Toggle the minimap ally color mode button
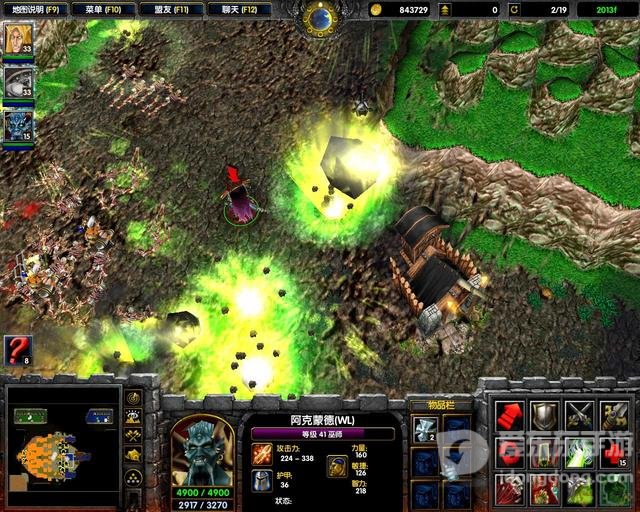Screen dimensions: 640x512 [133, 435]
